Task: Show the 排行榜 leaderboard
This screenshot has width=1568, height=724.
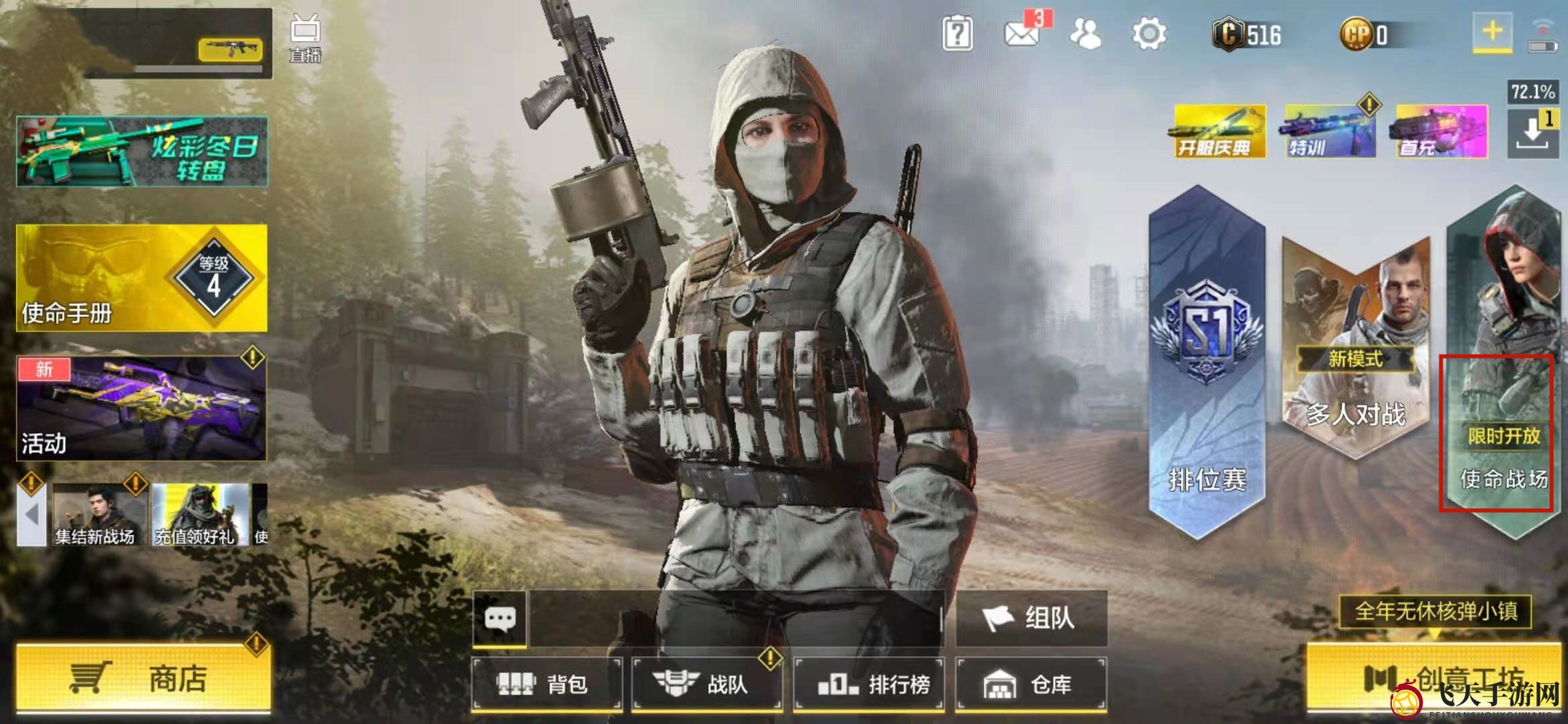Action: [x=869, y=684]
